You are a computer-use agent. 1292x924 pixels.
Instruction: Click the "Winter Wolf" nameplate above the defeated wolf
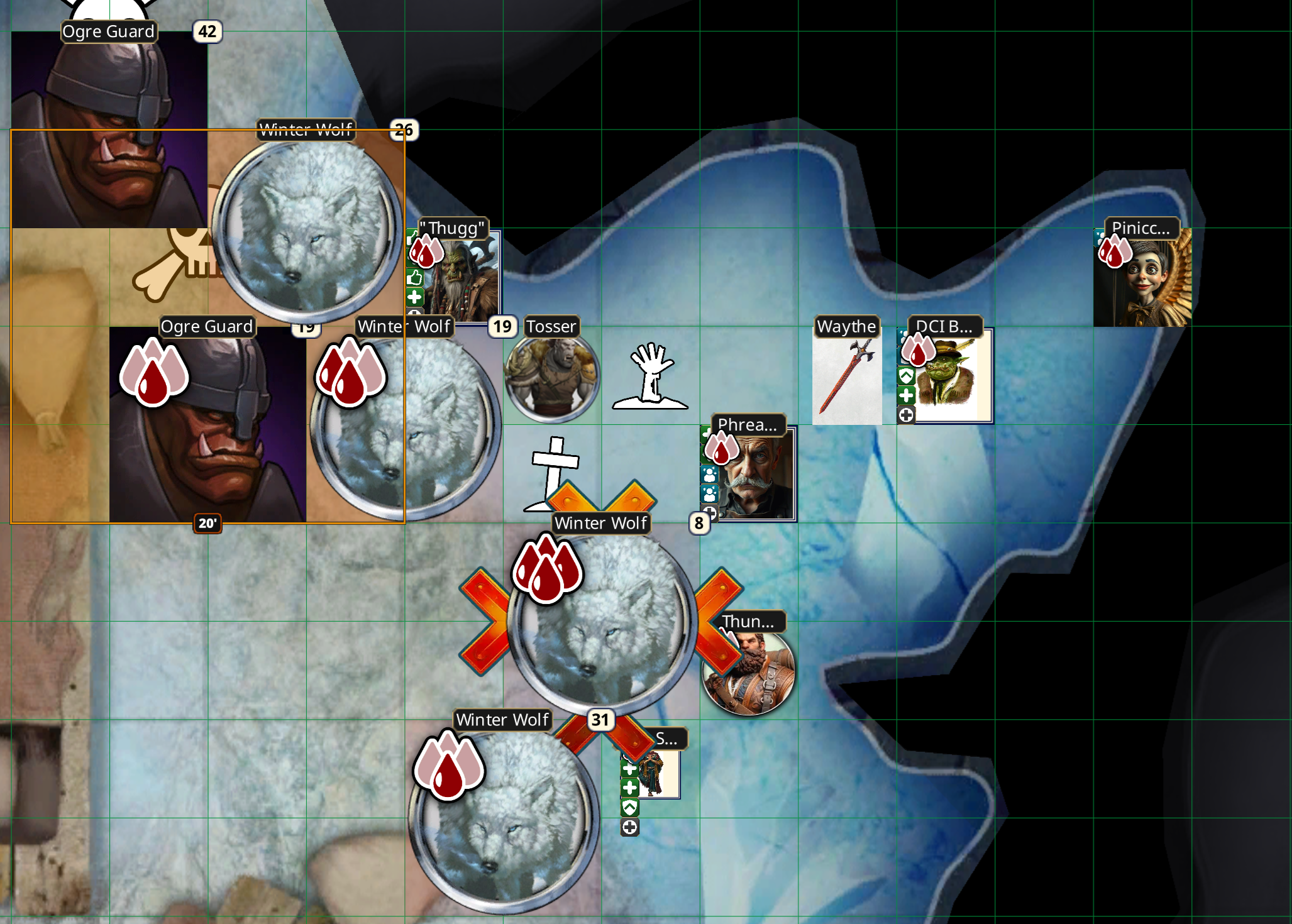[x=600, y=522]
